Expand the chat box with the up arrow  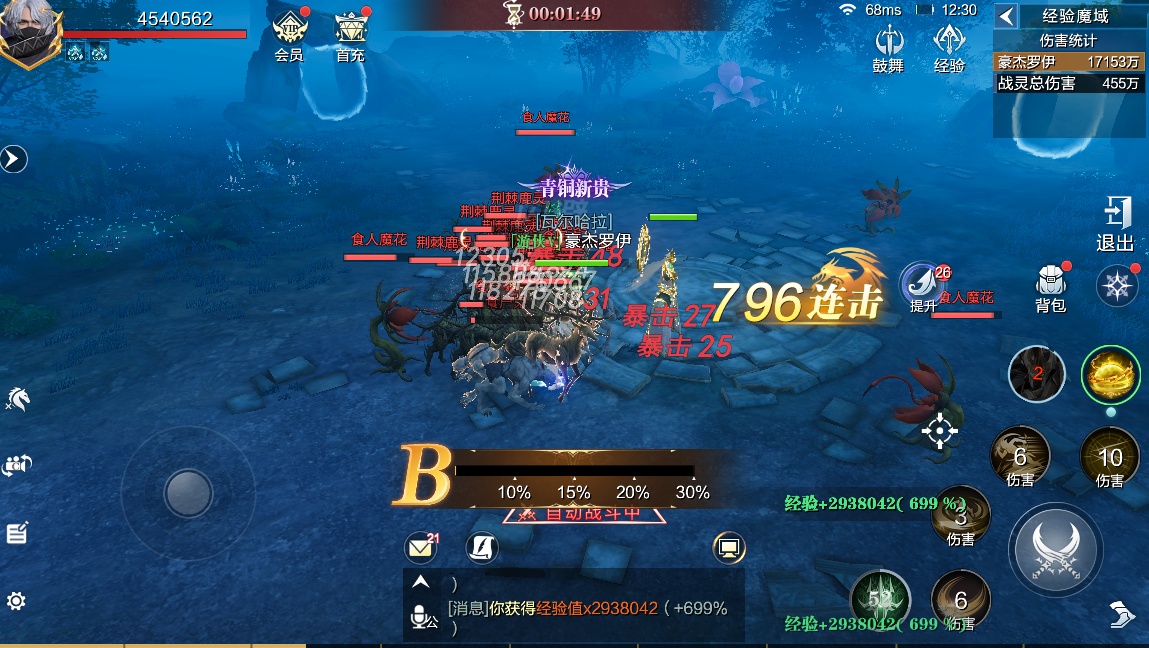pos(421,582)
